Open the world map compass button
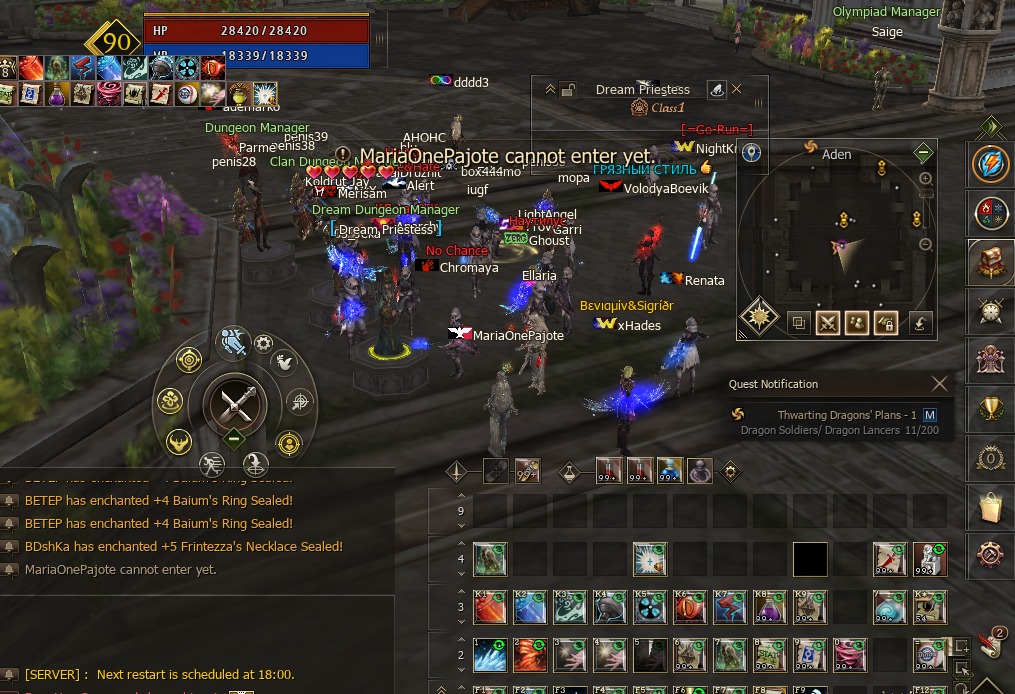 coord(759,317)
